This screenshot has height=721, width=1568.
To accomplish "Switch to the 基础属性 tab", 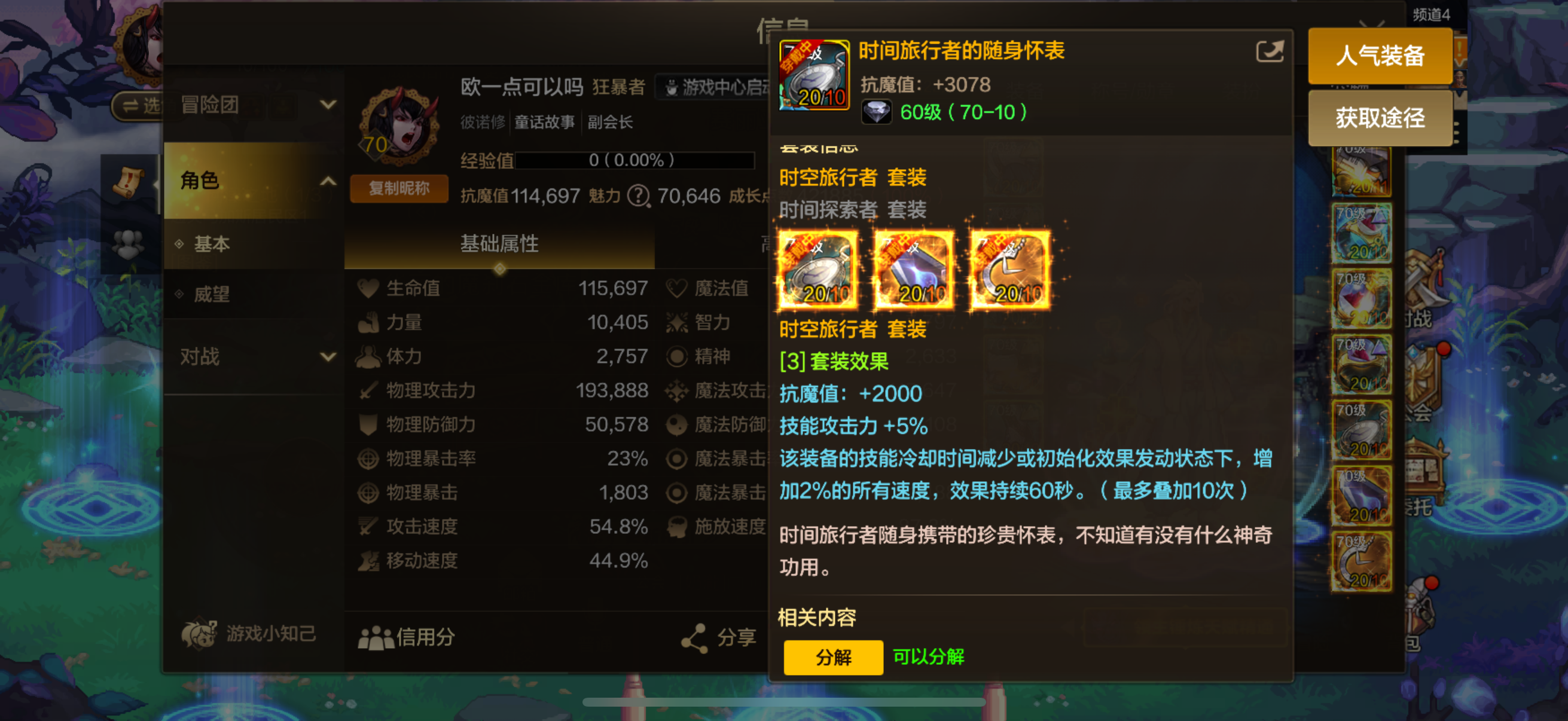I will coord(499,243).
